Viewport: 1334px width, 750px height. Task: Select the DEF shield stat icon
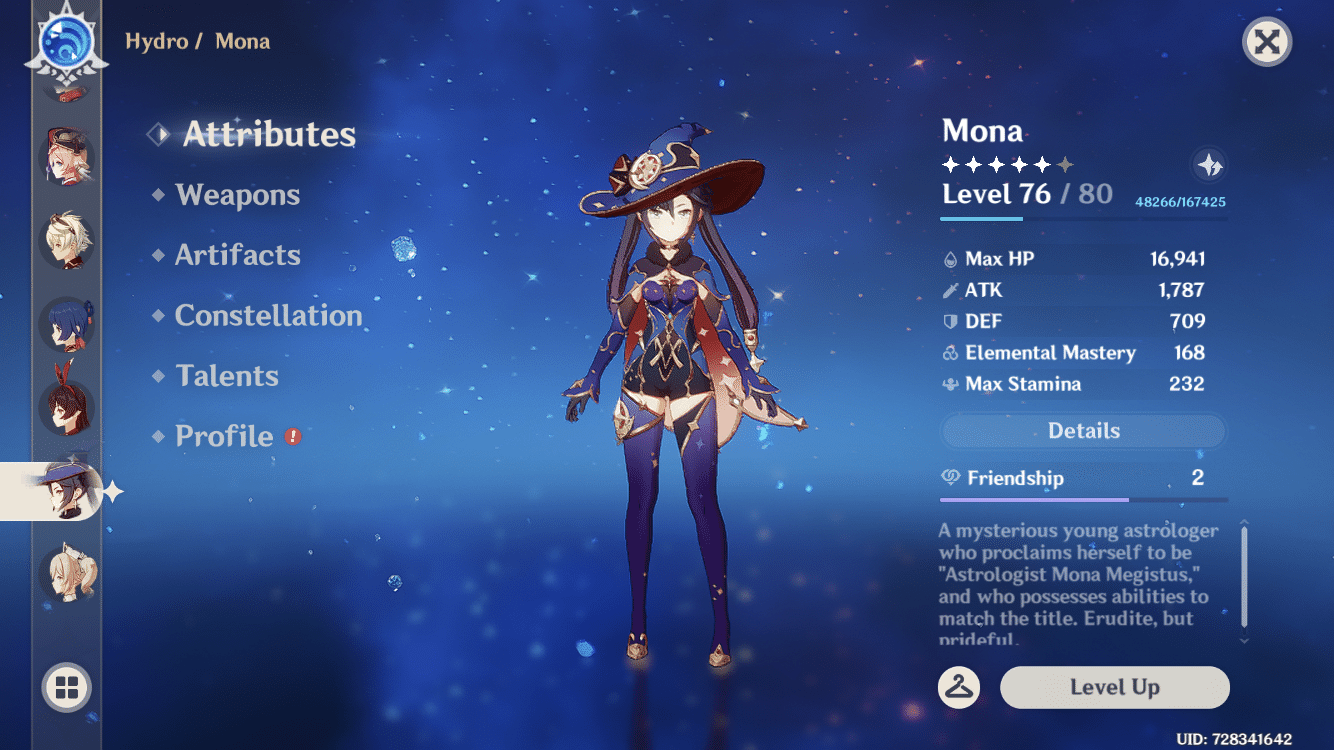948,321
